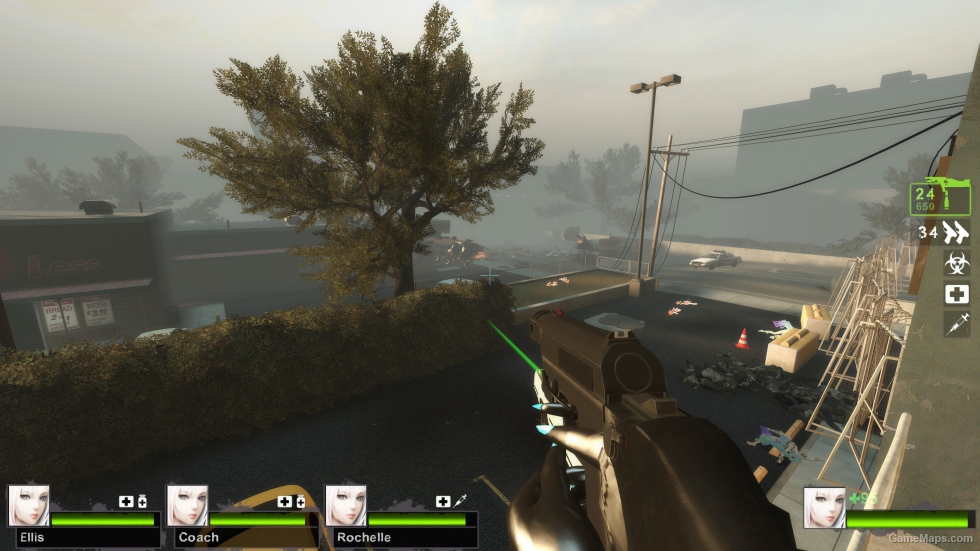Click Rochelle's adrenaline shot icon
Image resolution: width=980 pixels, height=551 pixels.
point(460,501)
